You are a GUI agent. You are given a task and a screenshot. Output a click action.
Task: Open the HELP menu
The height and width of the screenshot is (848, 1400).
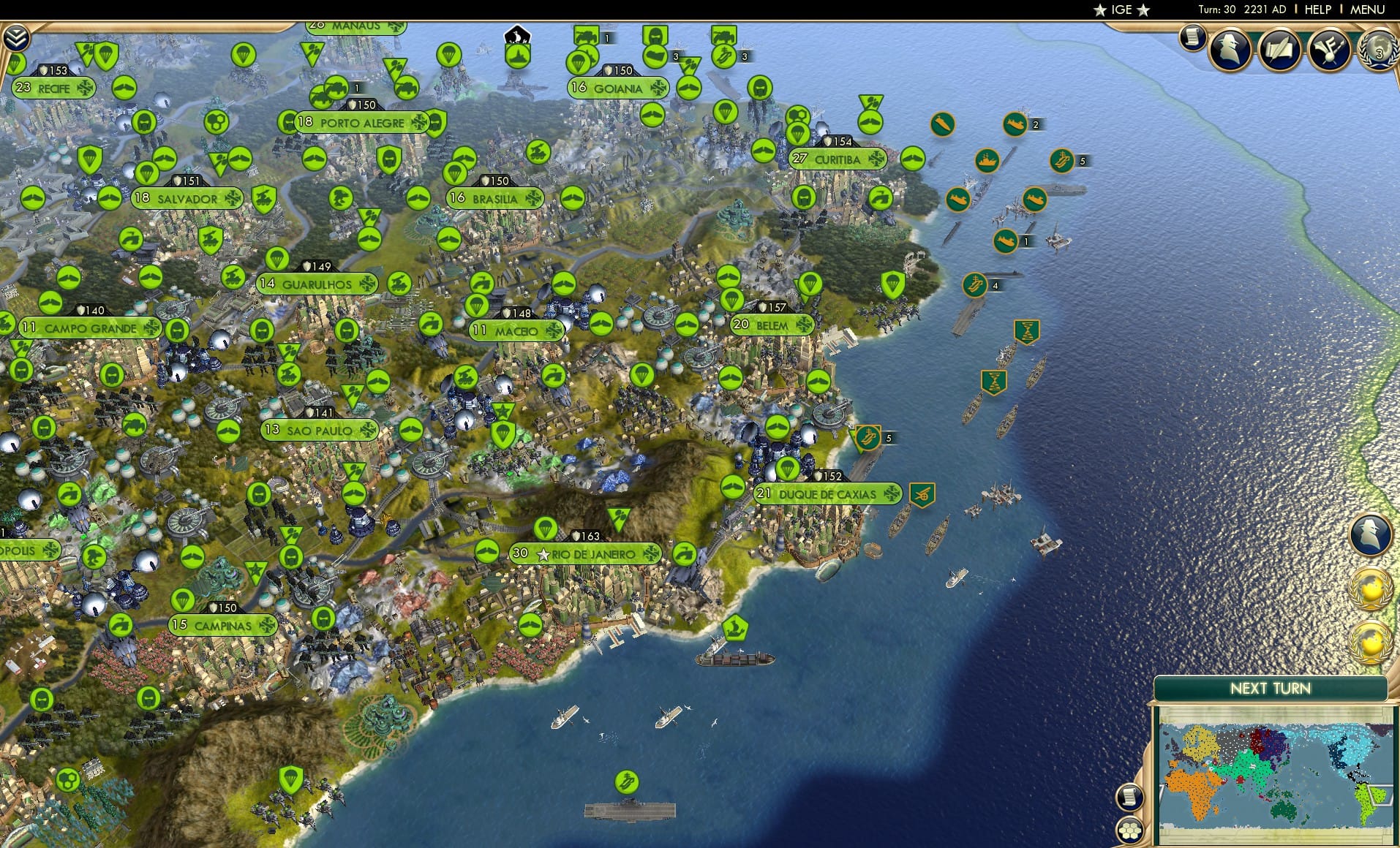[x=1317, y=10]
